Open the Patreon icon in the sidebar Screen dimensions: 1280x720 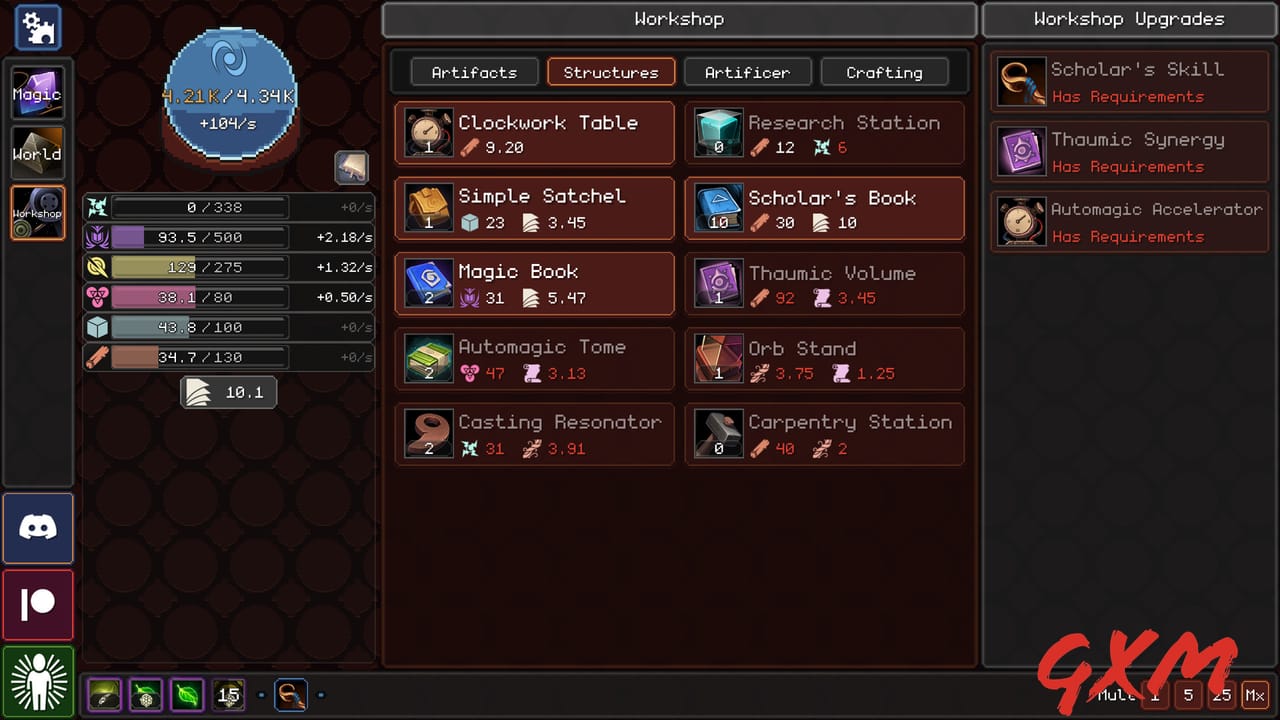pos(37,605)
